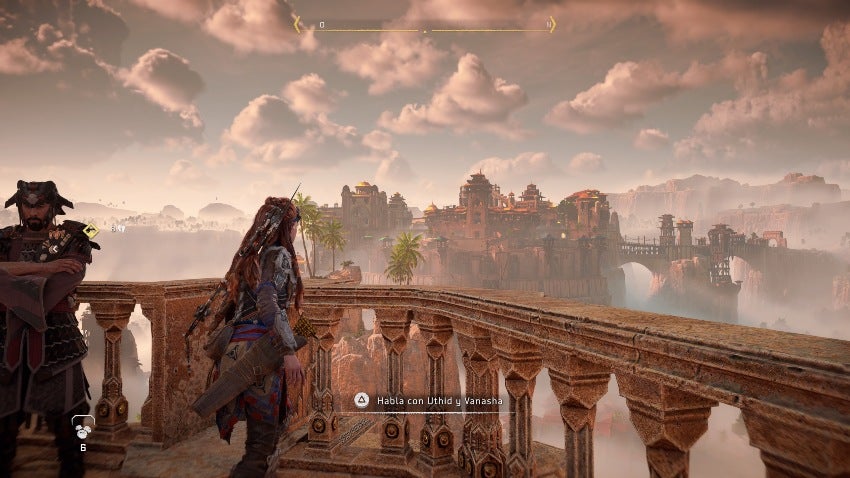Click the compass bar at the top
Image resolution: width=850 pixels, height=478 pixels.
[424, 25]
